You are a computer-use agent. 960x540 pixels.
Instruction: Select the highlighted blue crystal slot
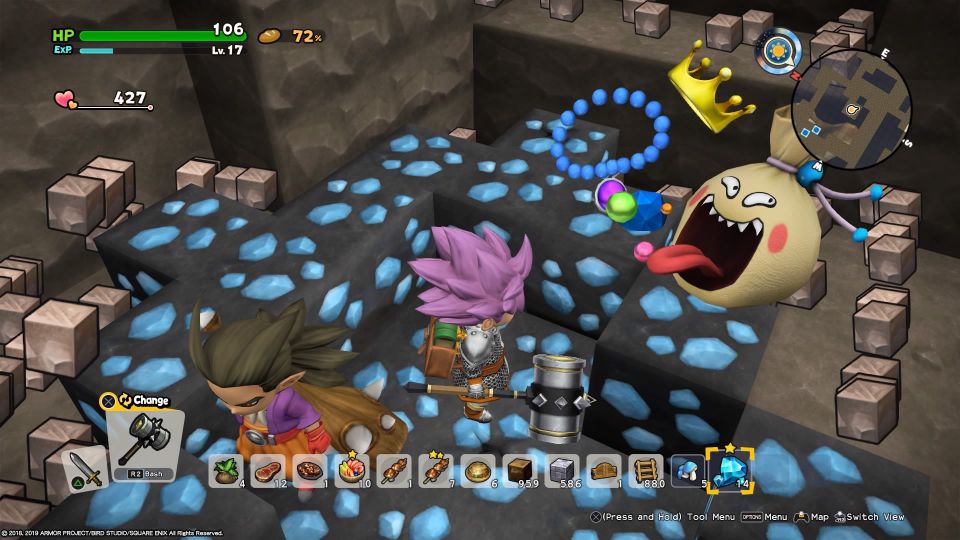coord(730,468)
